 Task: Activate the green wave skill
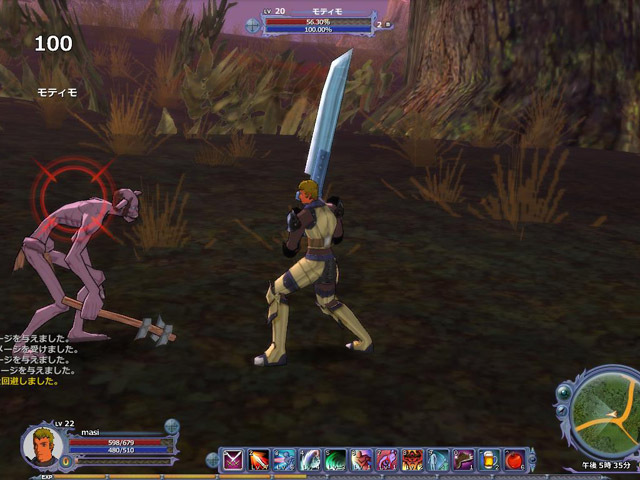[x=335, y=460]
